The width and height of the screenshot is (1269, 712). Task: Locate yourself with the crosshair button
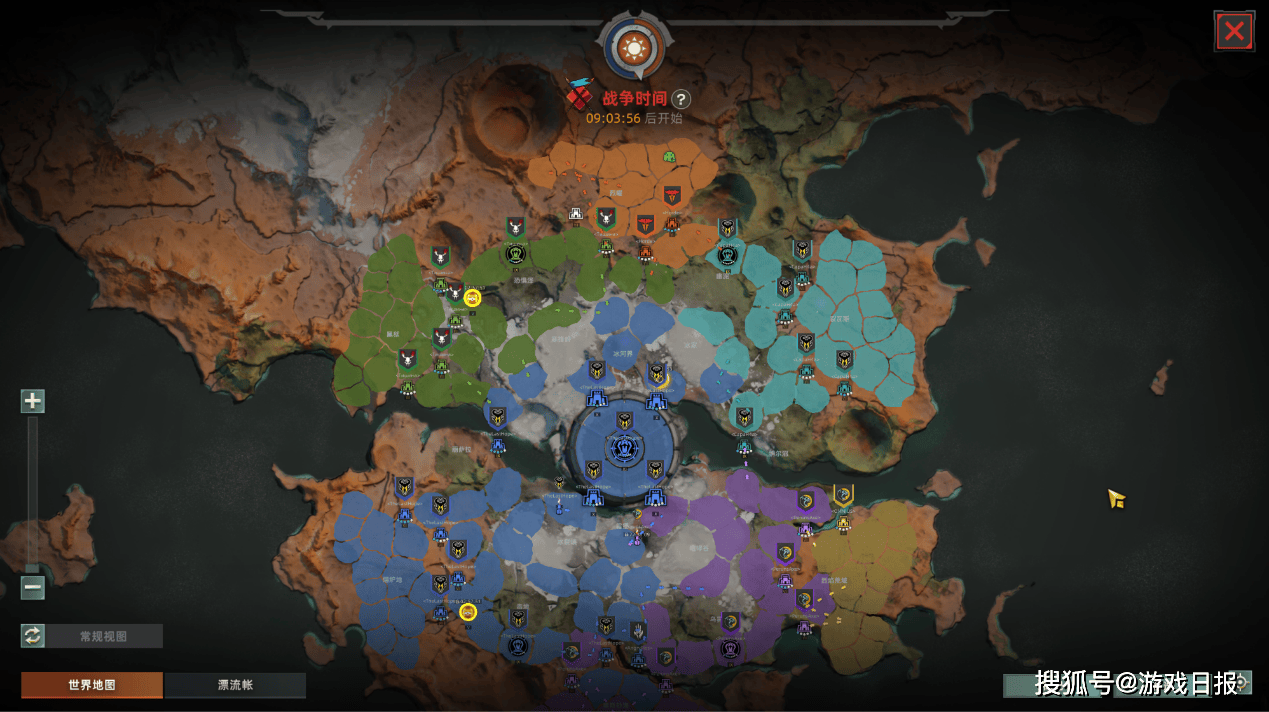pyautogui.click(x=1242, y=683)
